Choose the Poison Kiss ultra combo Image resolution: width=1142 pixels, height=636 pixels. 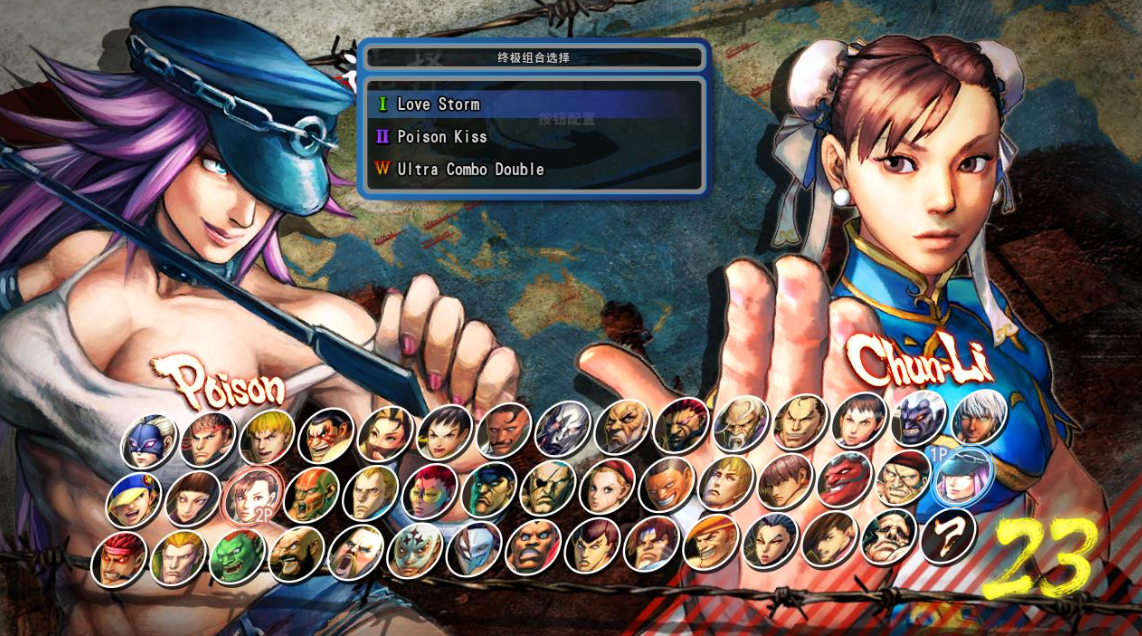click(442, 137)
